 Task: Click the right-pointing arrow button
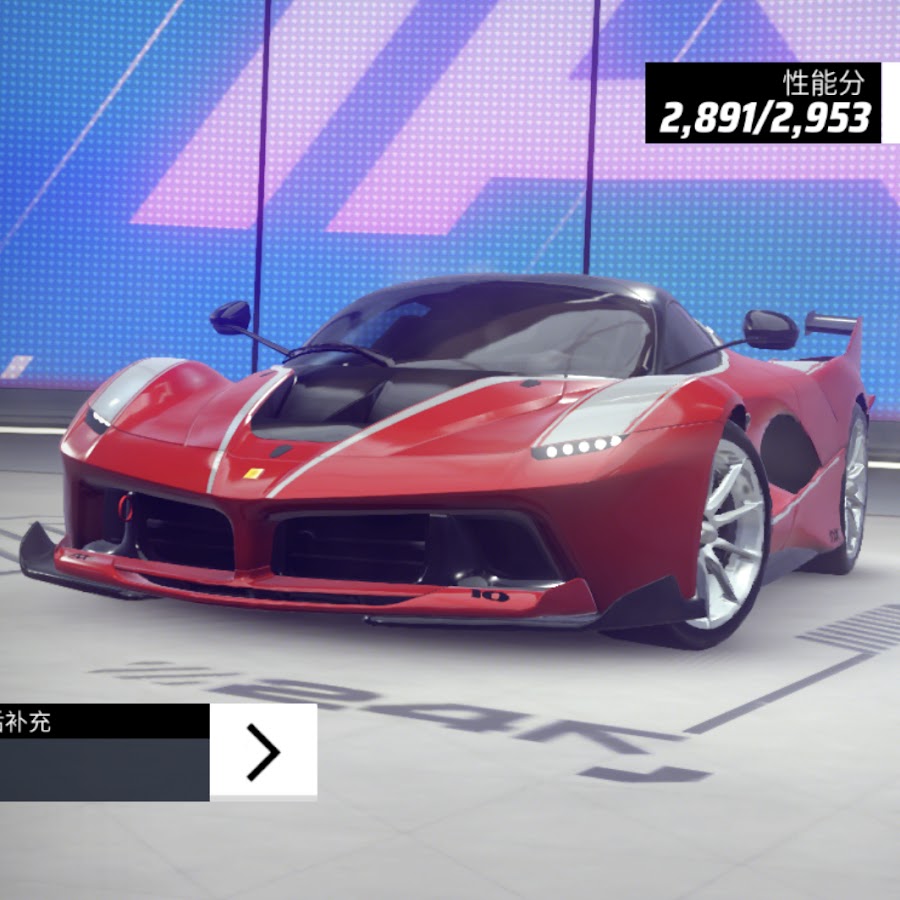click(x=263, y=752)
